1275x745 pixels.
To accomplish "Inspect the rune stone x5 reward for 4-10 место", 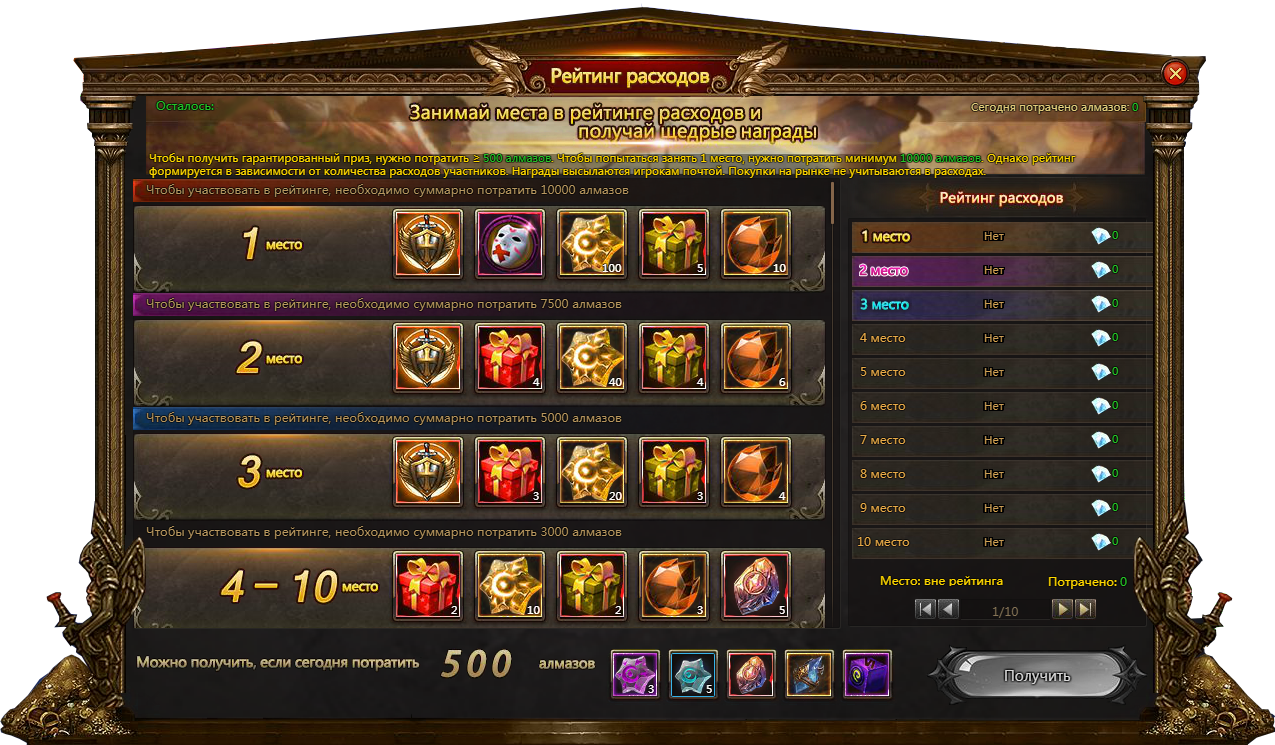I will click(x=756, y=585).
